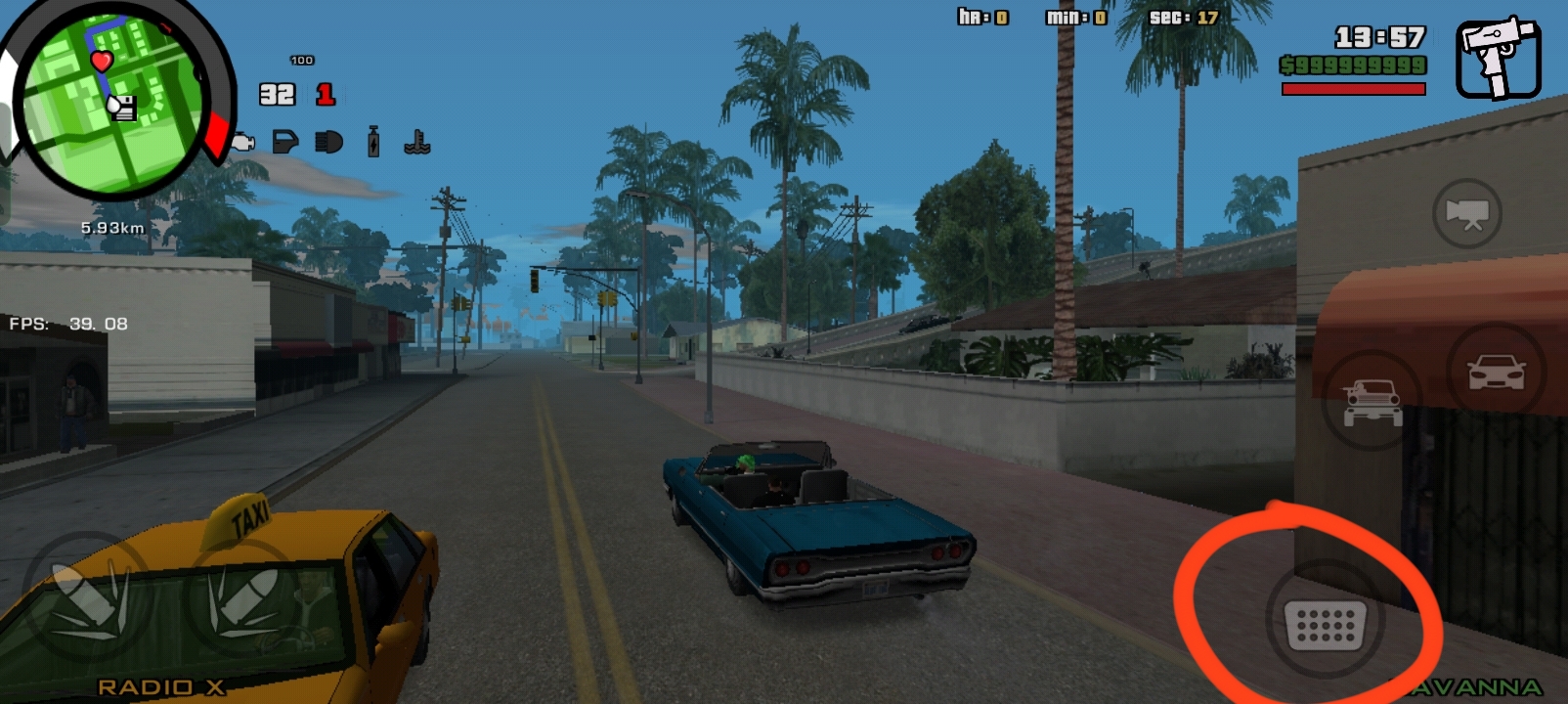Tap the front-facing sports car button
The height and width of the screenshot is (704, 1568).
pyautogui.click(x=1496, y=373)
